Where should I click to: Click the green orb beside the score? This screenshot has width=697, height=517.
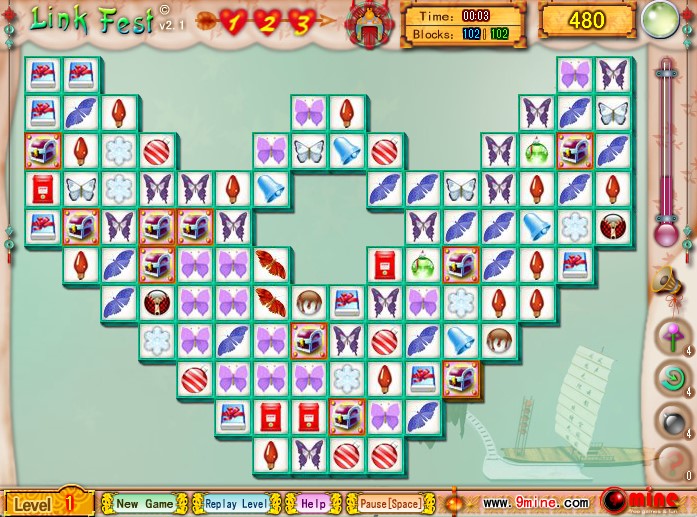click(660, 20)
